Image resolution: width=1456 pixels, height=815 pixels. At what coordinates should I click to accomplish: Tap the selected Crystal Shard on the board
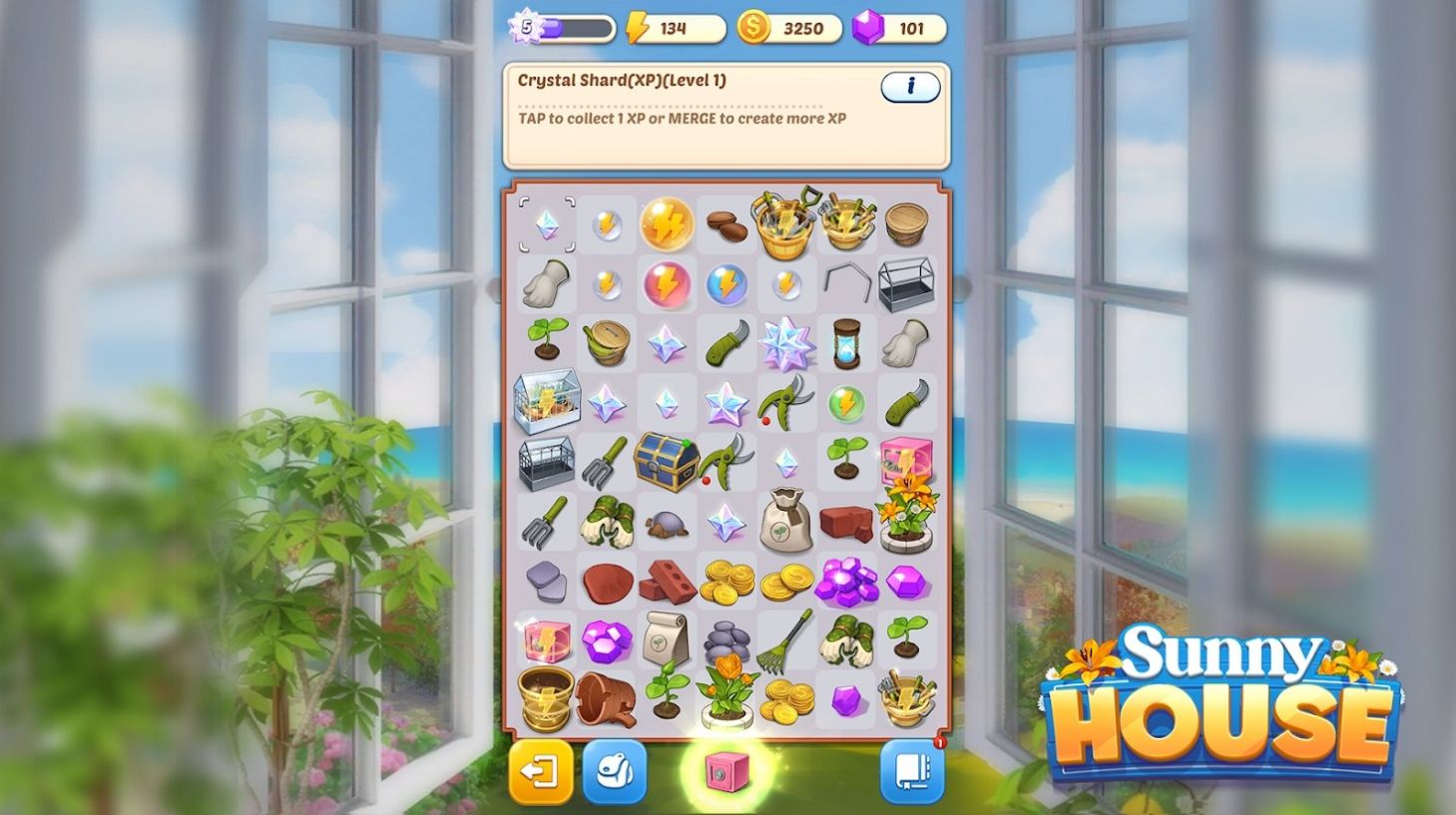[x=546, y=224]
